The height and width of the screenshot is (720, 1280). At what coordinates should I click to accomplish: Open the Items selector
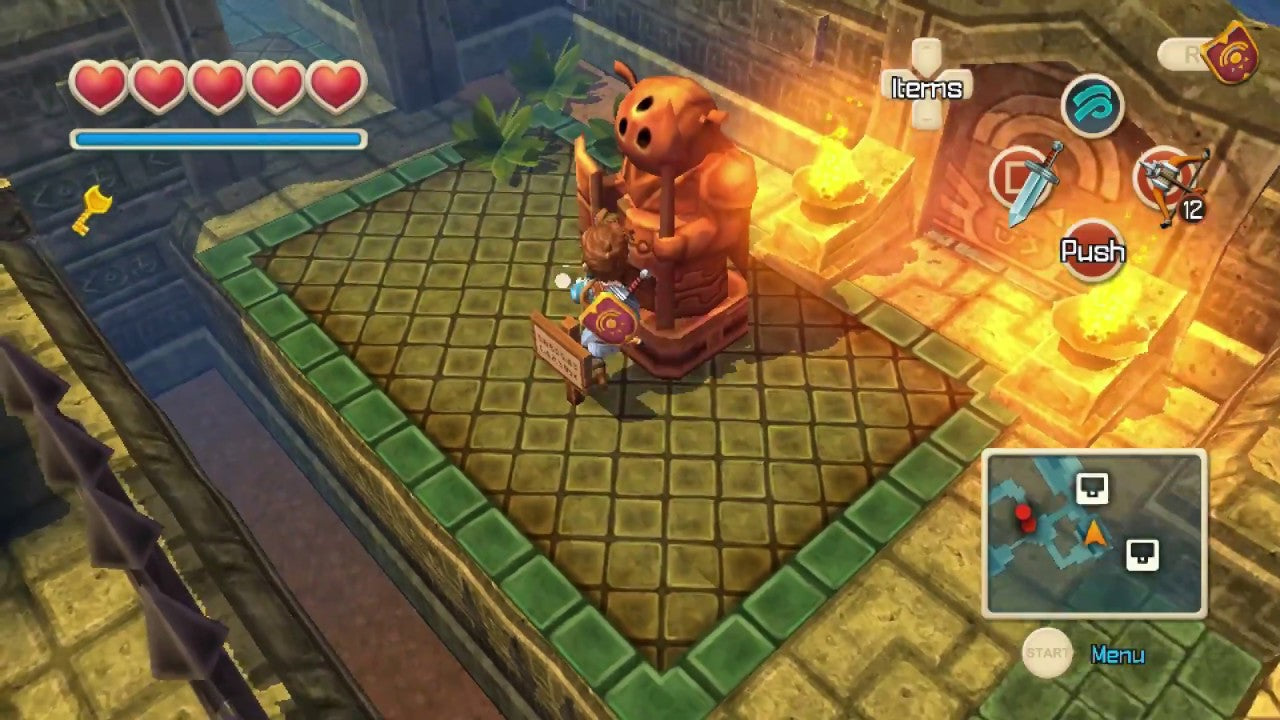[926, 87]
